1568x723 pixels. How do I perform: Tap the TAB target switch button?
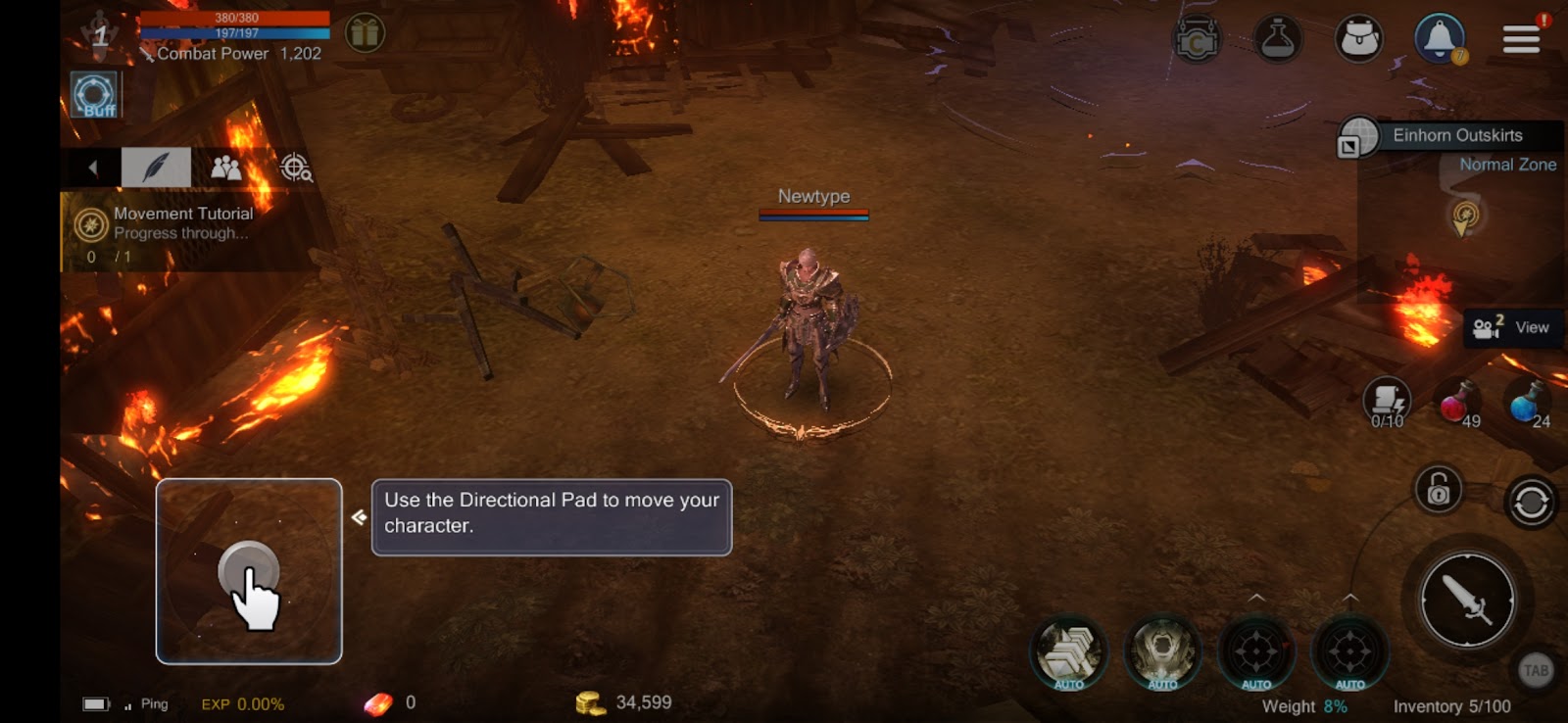[x=1535, y=671]
